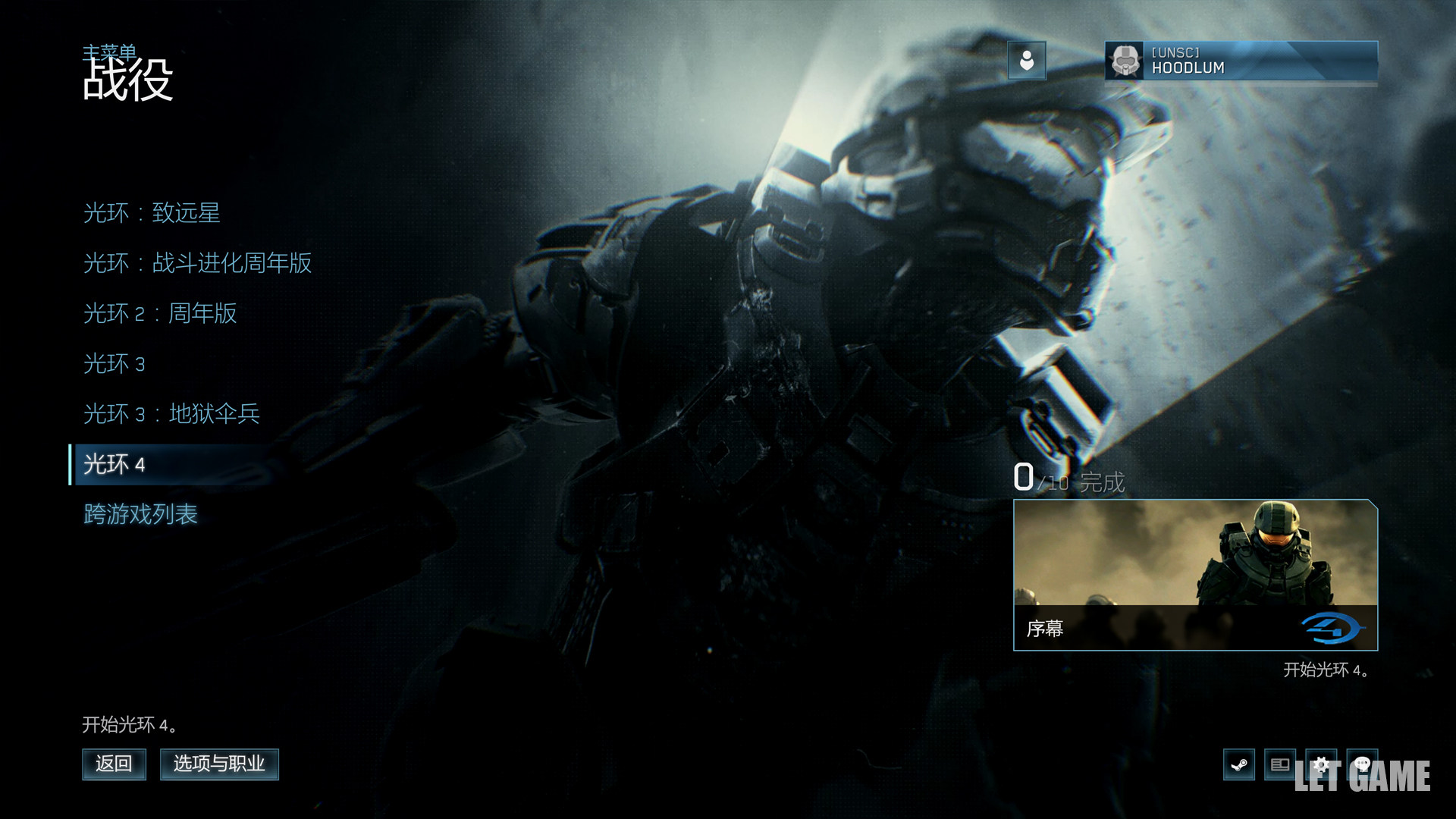Screen dimensions: 1456x819
Task: Choose 光环 3:地狱伞兵 campaign
Action: point(171,414)
